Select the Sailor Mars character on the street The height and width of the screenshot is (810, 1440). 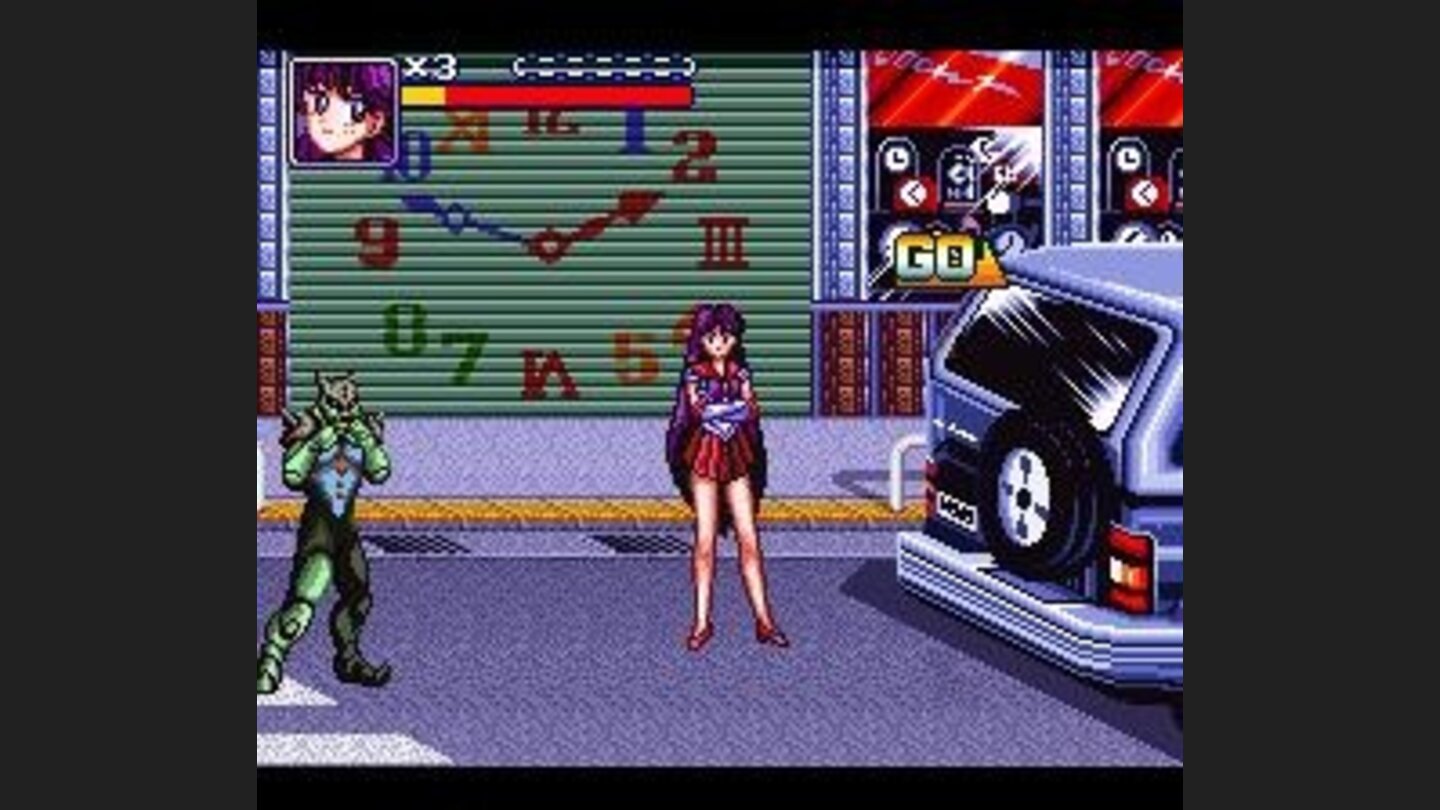click(718, 470)
